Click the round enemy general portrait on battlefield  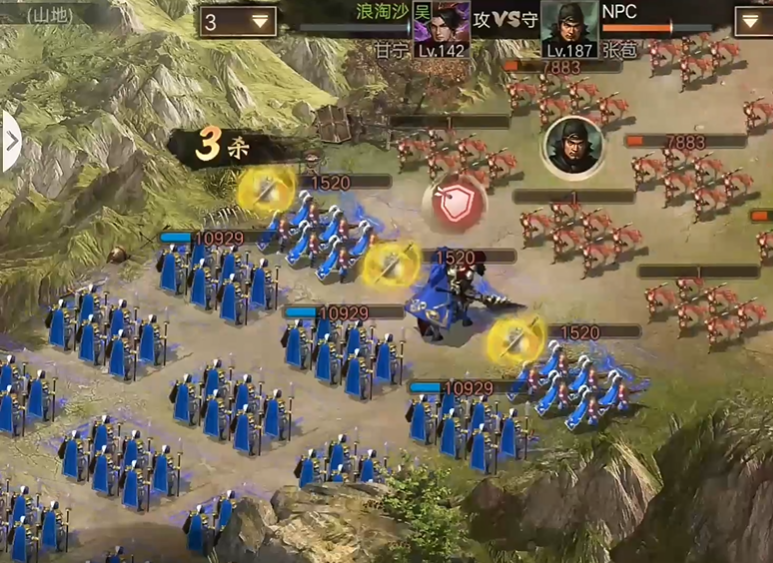[572, 146]
